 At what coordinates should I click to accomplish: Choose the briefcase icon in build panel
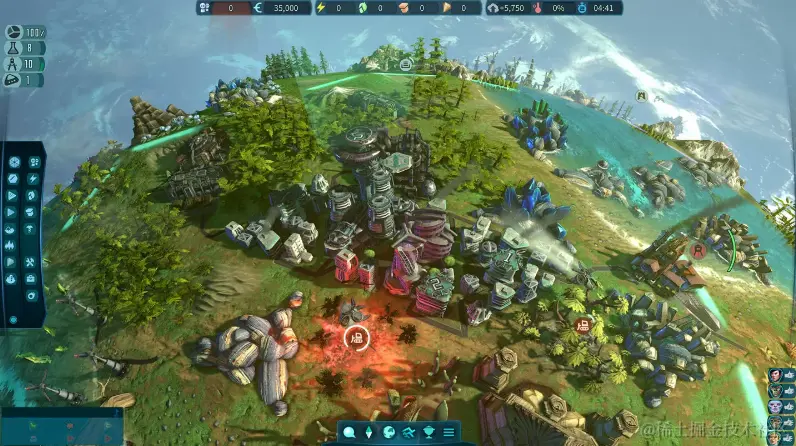coord(33,279)
